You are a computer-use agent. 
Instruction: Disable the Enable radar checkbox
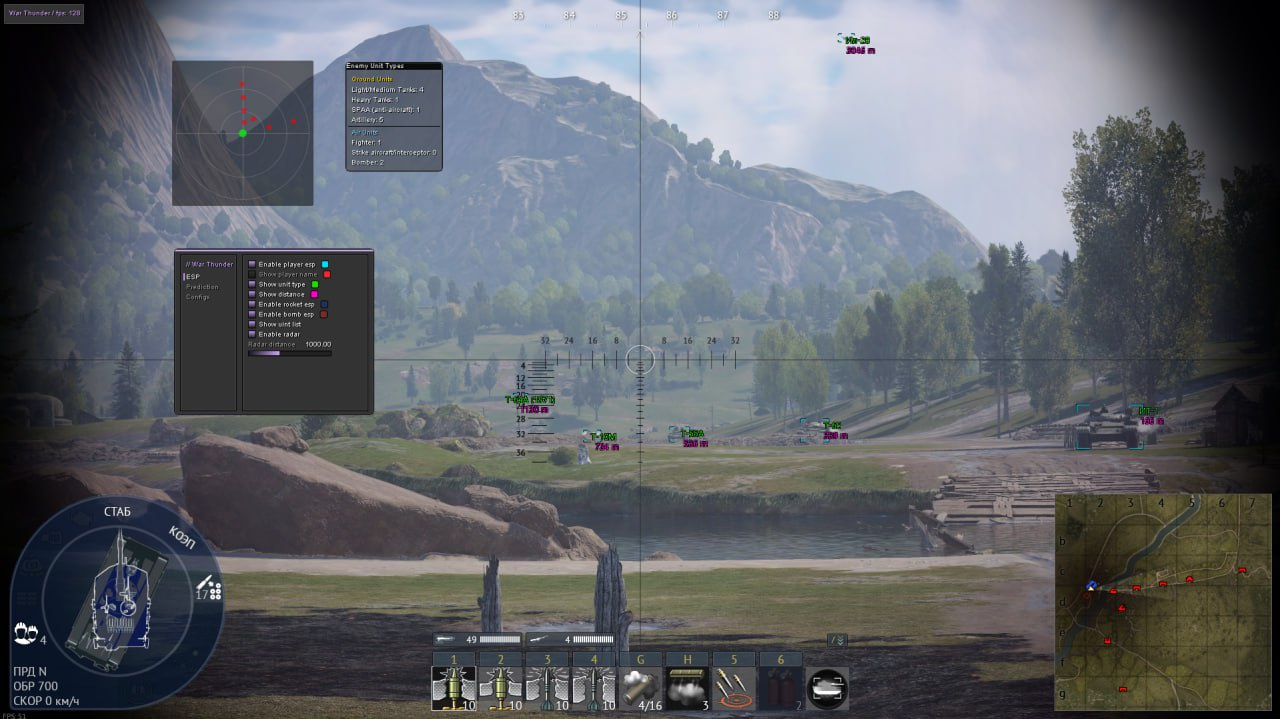click(x=252, y=334)
